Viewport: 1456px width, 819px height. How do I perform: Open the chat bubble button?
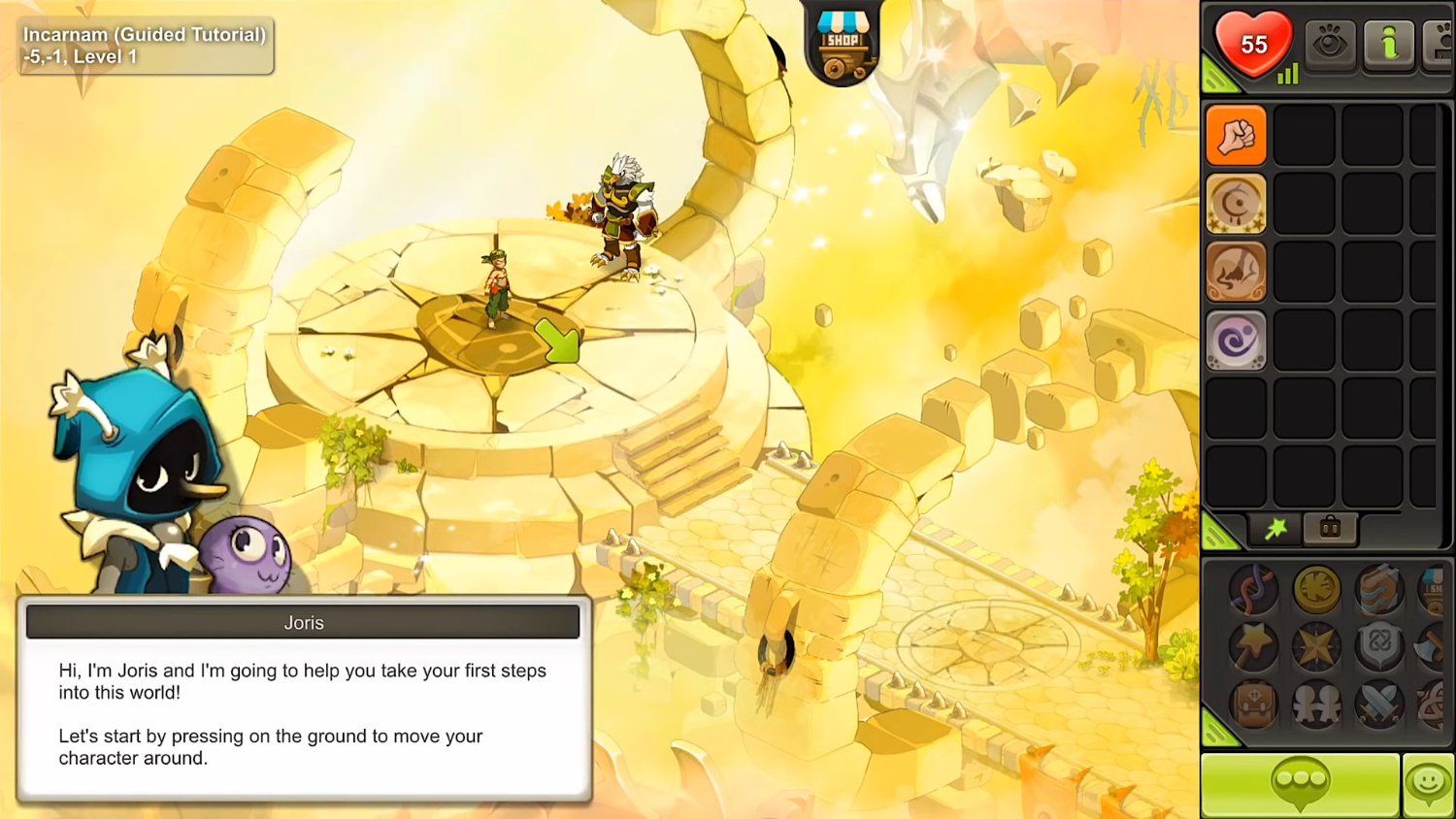coord(1302,784)
